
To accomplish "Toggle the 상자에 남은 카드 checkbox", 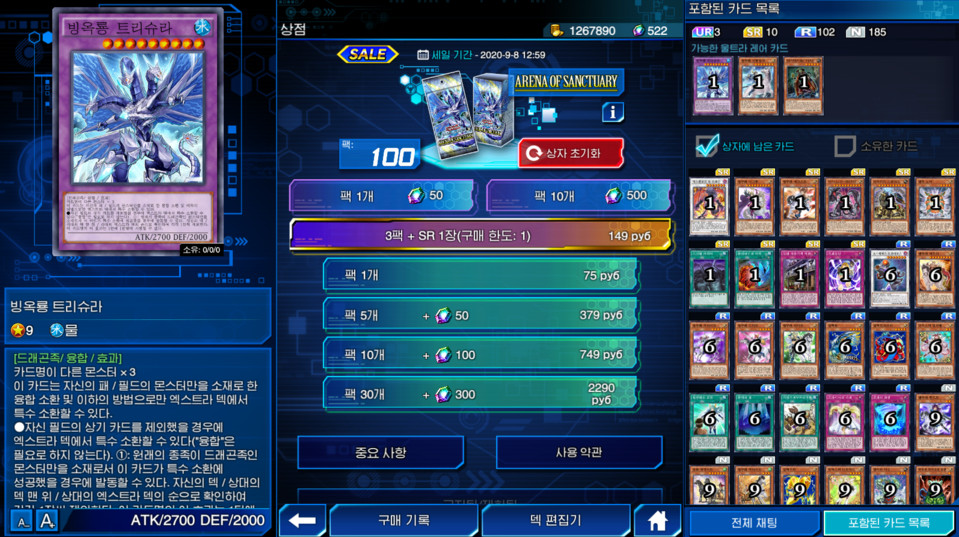I will tap(708, 146).
